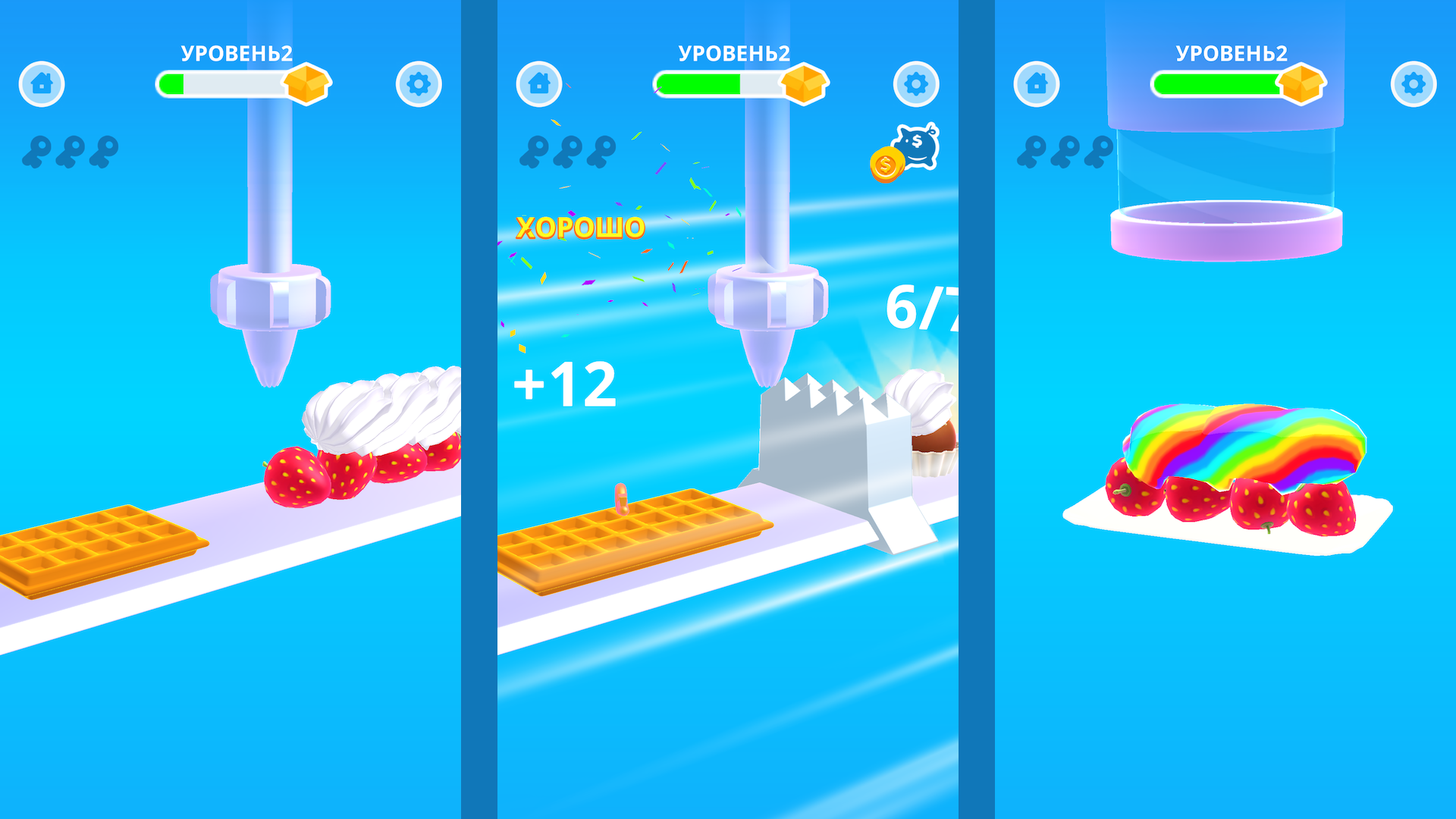
Task: Tap the +12 score reward text
Action: [x=569, y=385]
